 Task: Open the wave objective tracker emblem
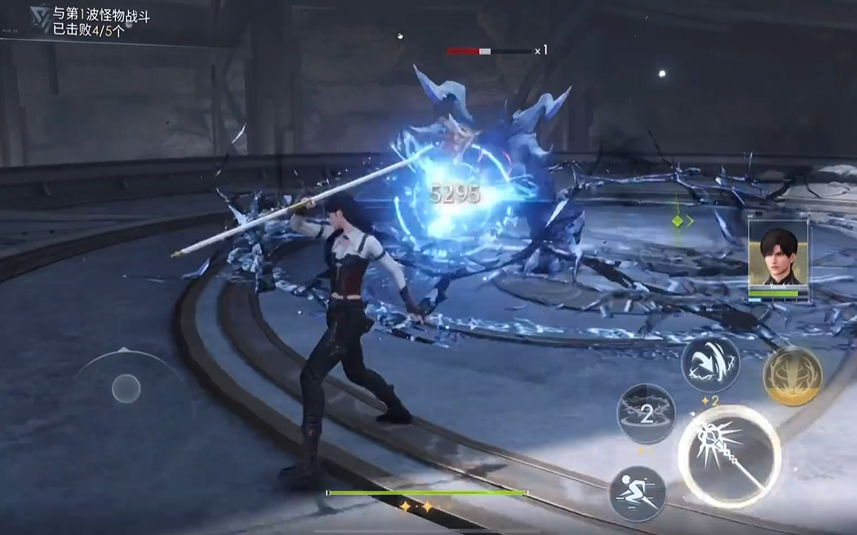point(39,19)
